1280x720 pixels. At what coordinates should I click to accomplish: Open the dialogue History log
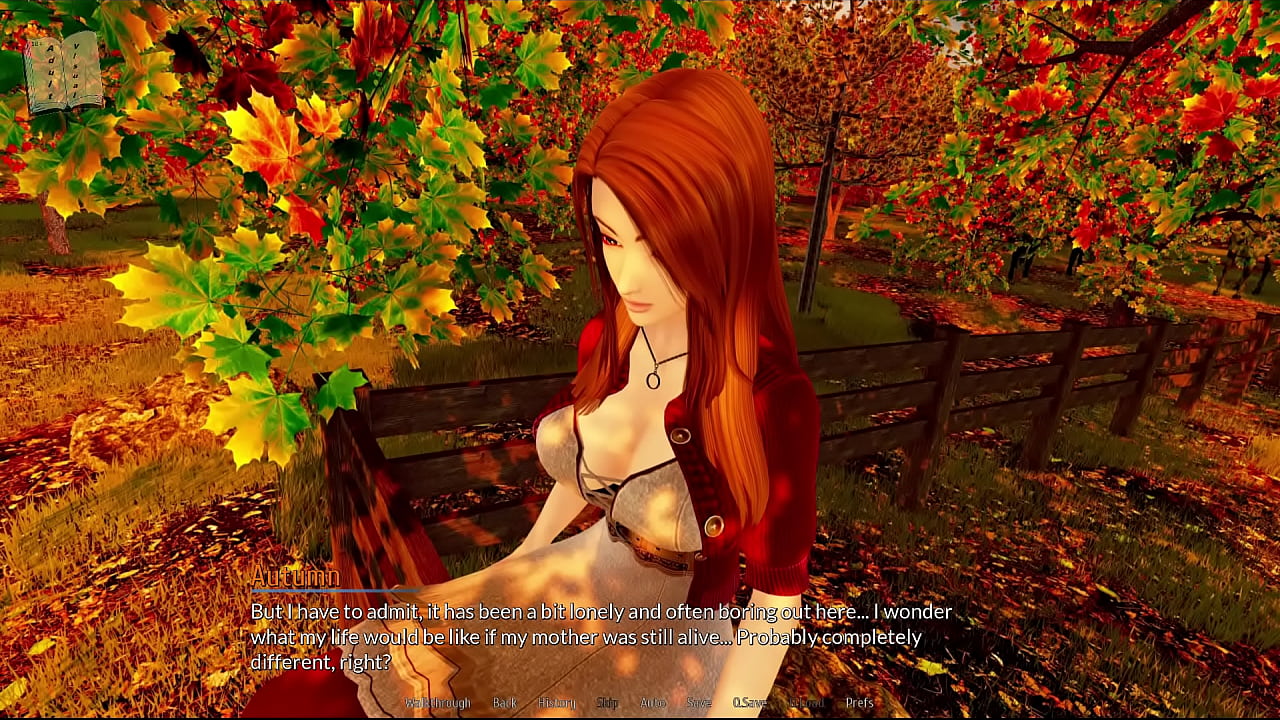[x=557, y=703]
